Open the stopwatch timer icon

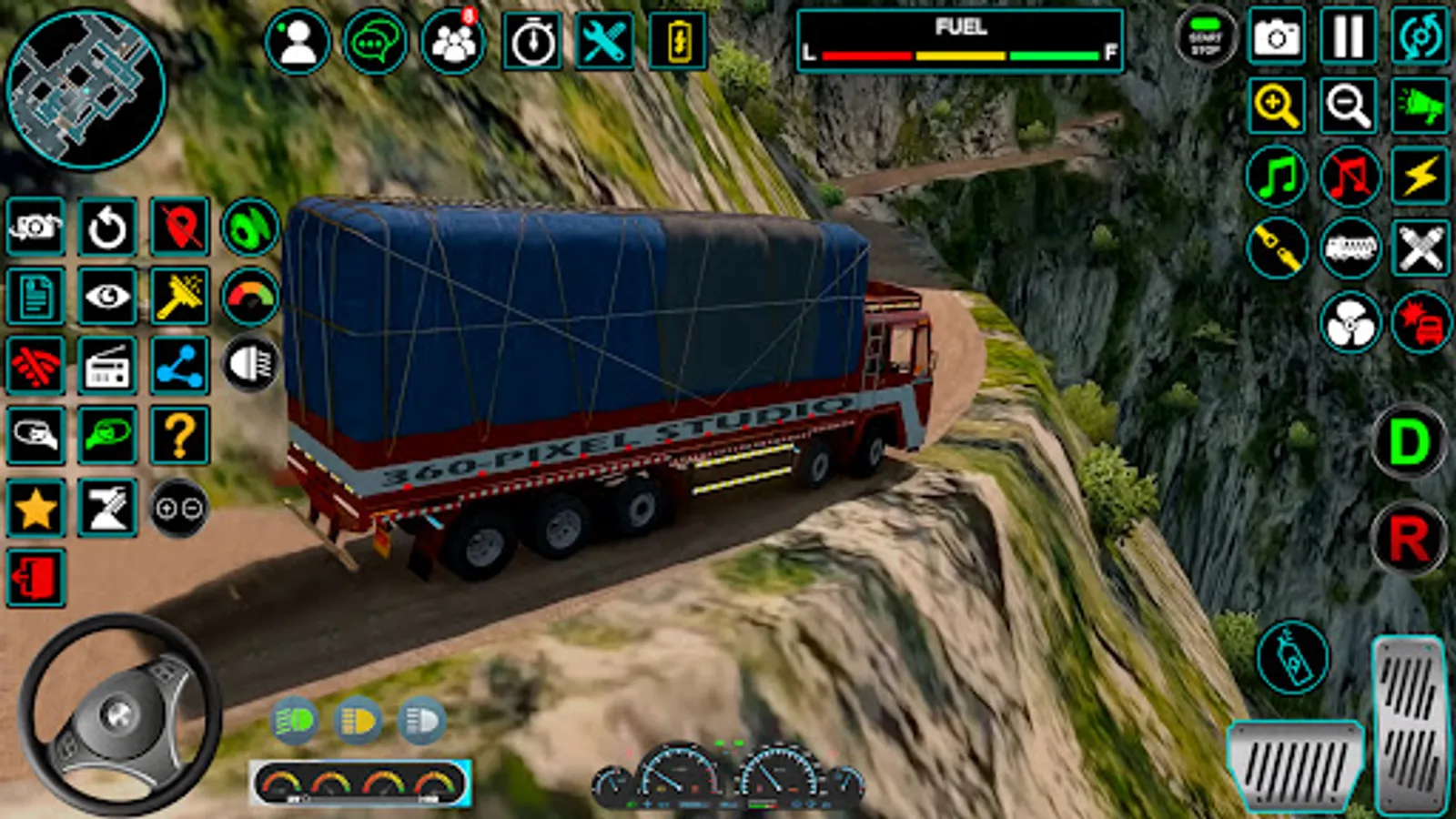tap(532, 41)
